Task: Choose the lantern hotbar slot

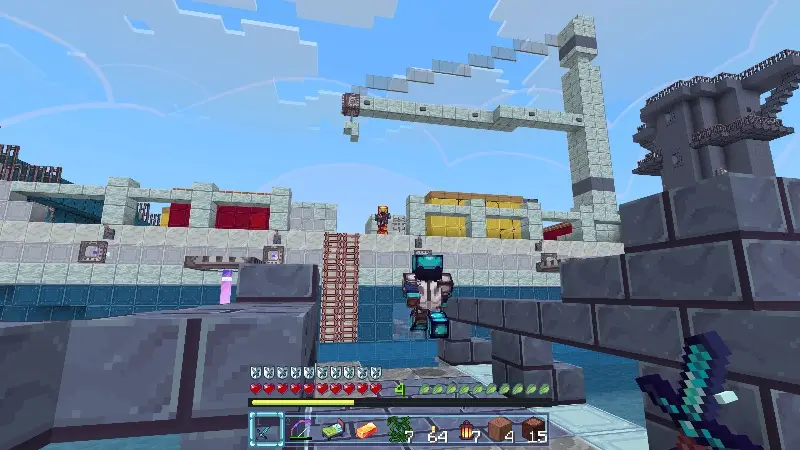Action: (x=467, y=430)
